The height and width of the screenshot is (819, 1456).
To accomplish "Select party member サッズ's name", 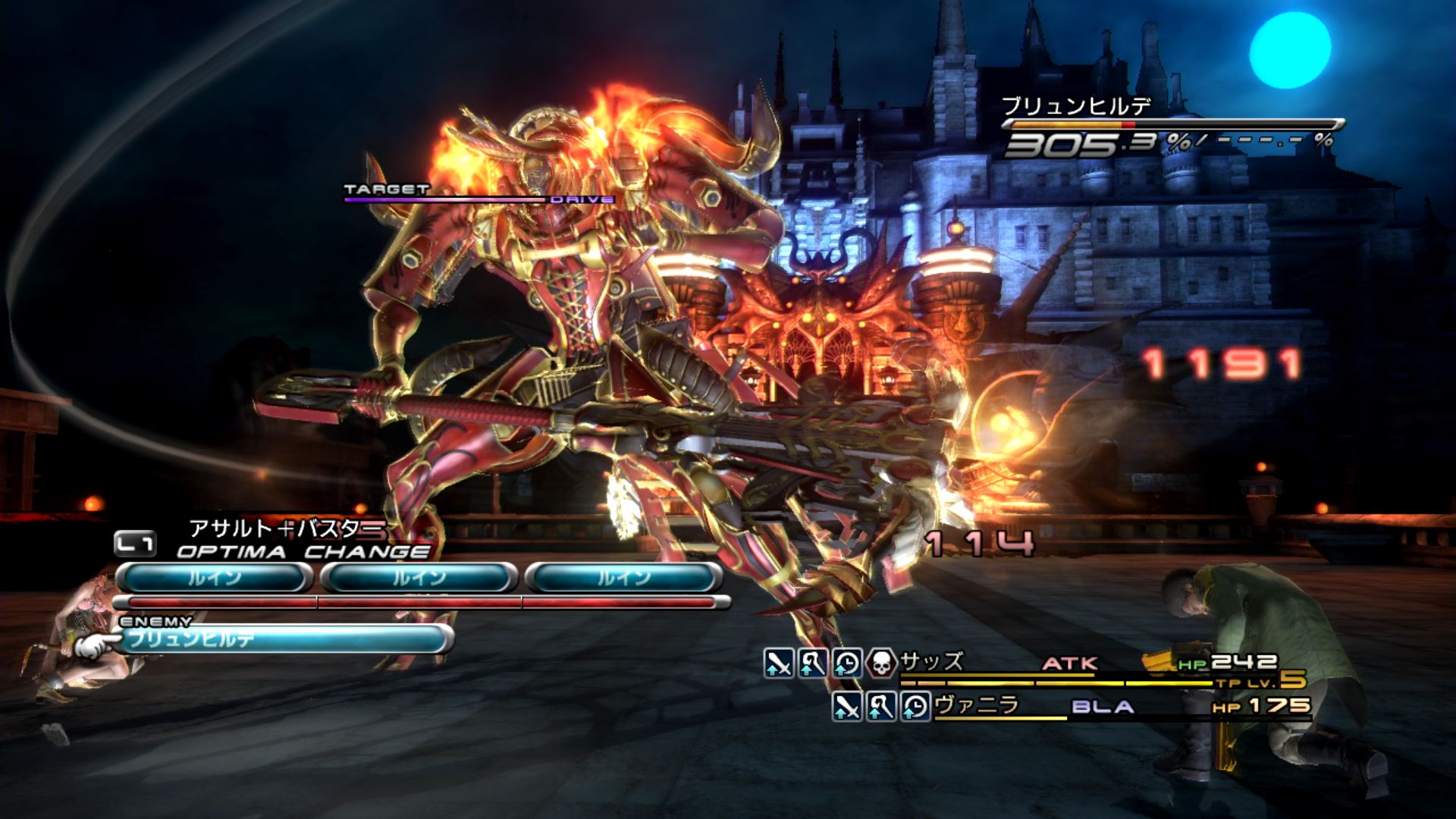I will tap(932, 662).
